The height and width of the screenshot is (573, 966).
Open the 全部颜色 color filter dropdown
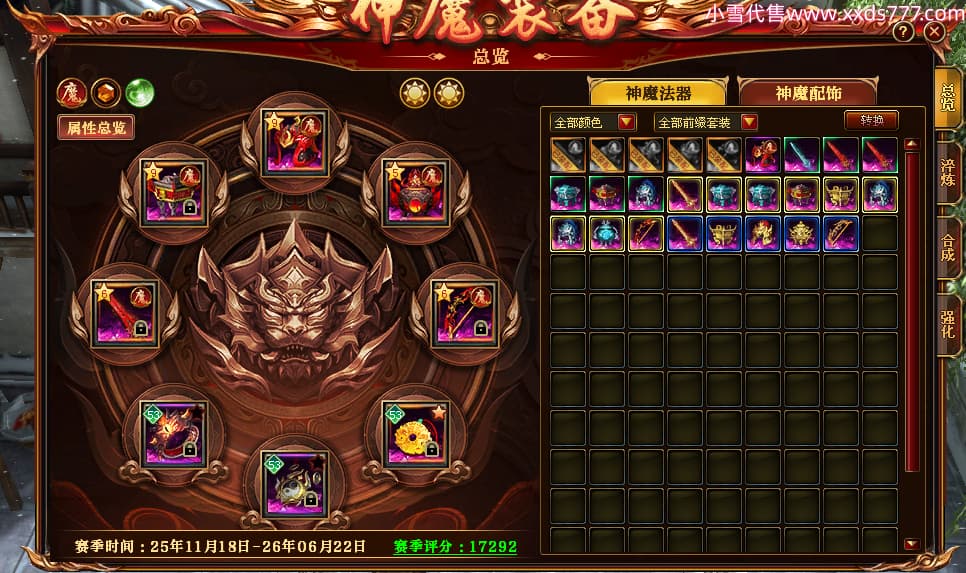click(x=594, y=122)
